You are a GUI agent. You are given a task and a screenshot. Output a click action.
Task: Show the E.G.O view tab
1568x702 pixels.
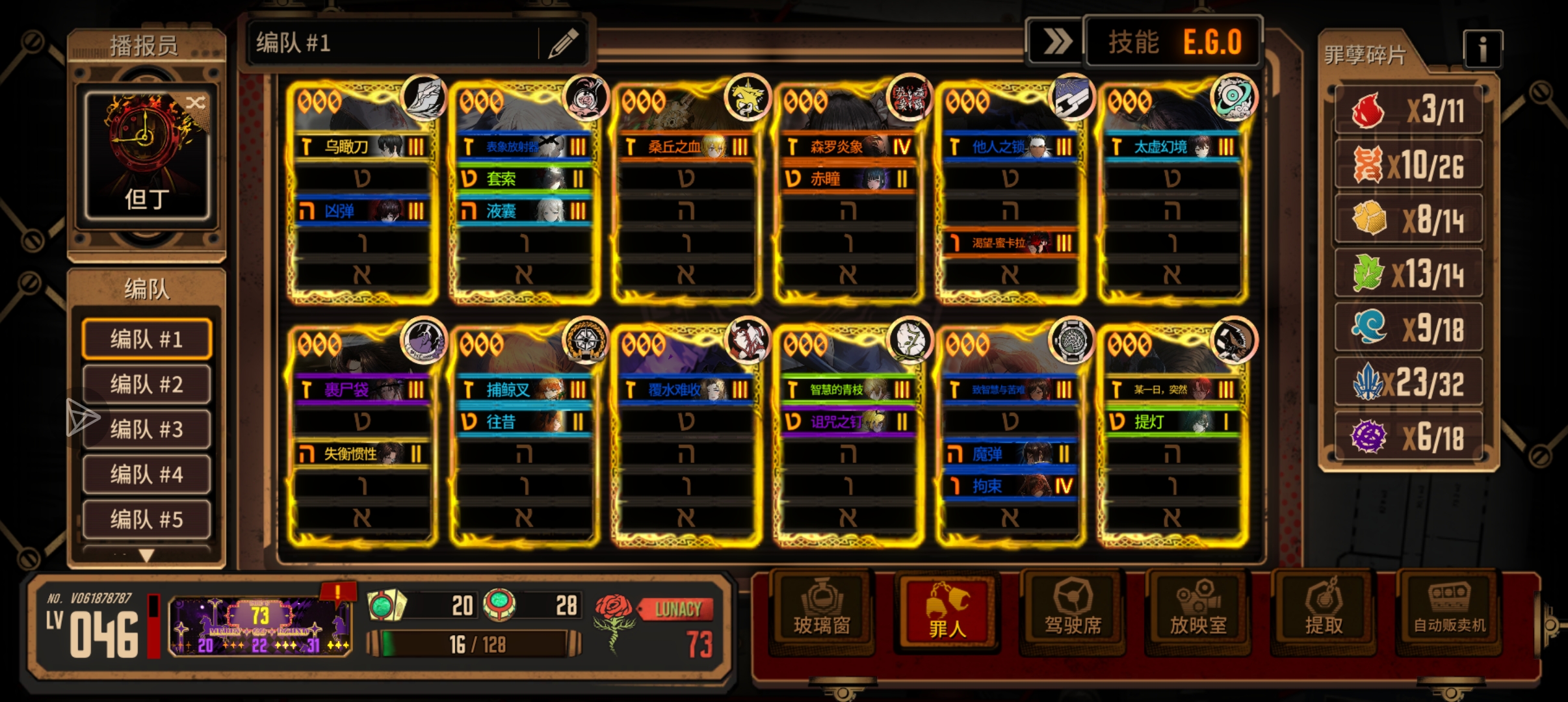(x=1212, y=43)
